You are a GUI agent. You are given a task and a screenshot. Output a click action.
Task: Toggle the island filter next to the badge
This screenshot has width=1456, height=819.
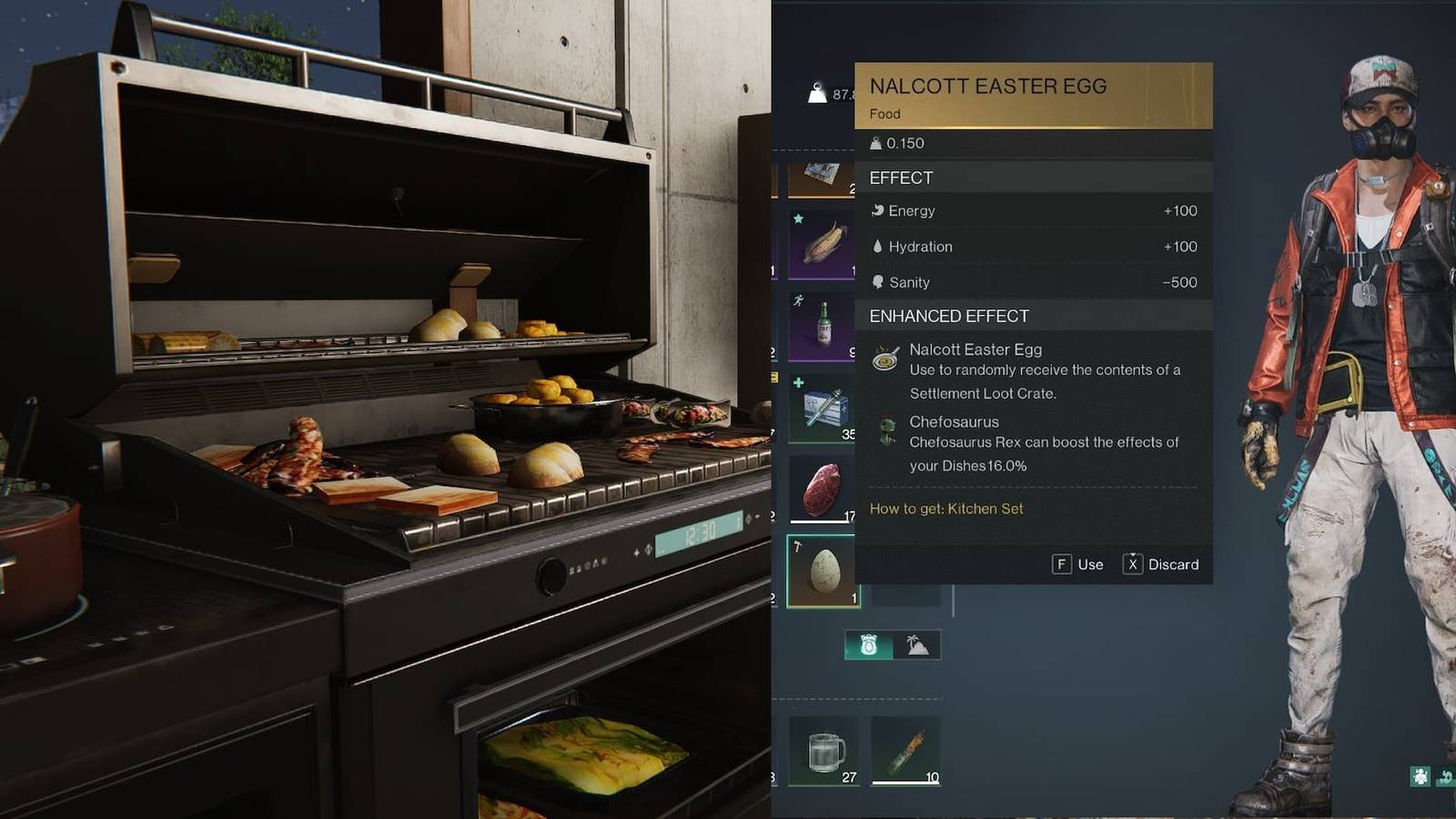[x=914, y=644]
